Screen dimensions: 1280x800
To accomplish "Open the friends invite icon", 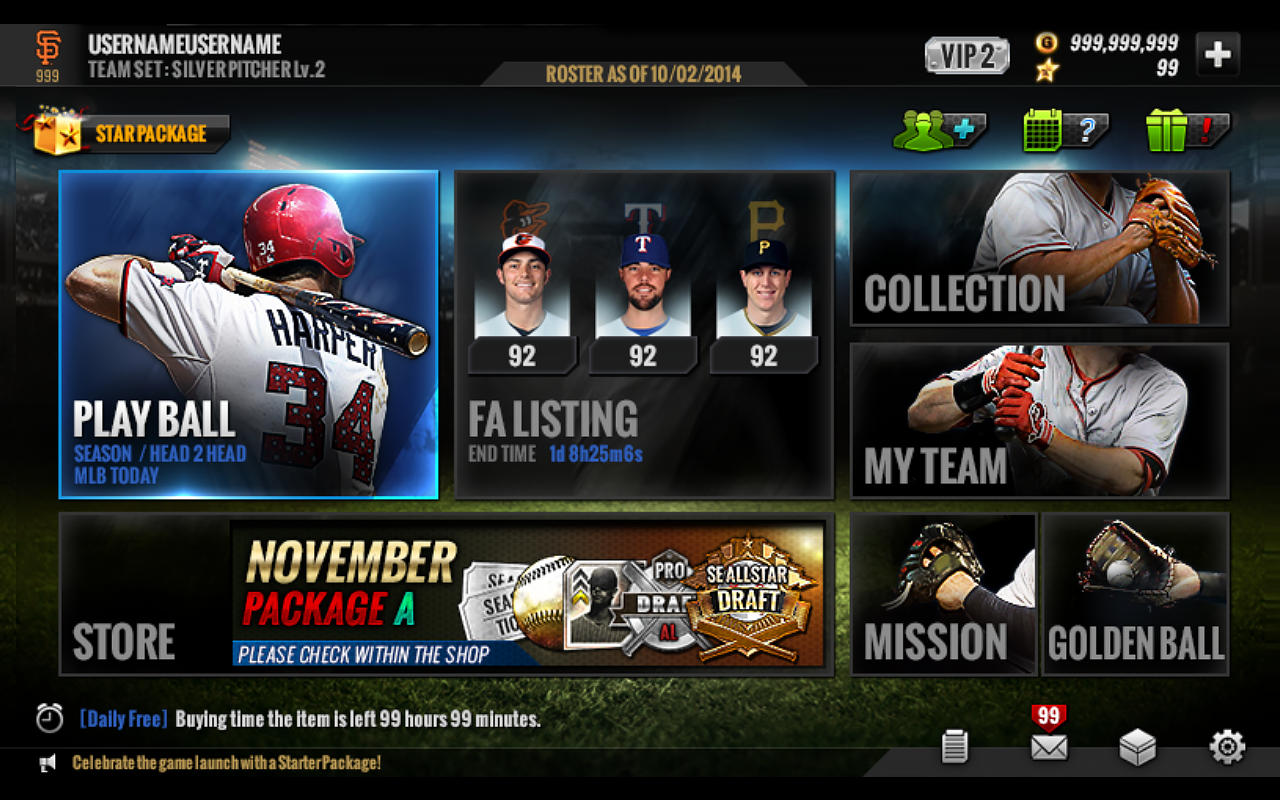I will (938, 130).
